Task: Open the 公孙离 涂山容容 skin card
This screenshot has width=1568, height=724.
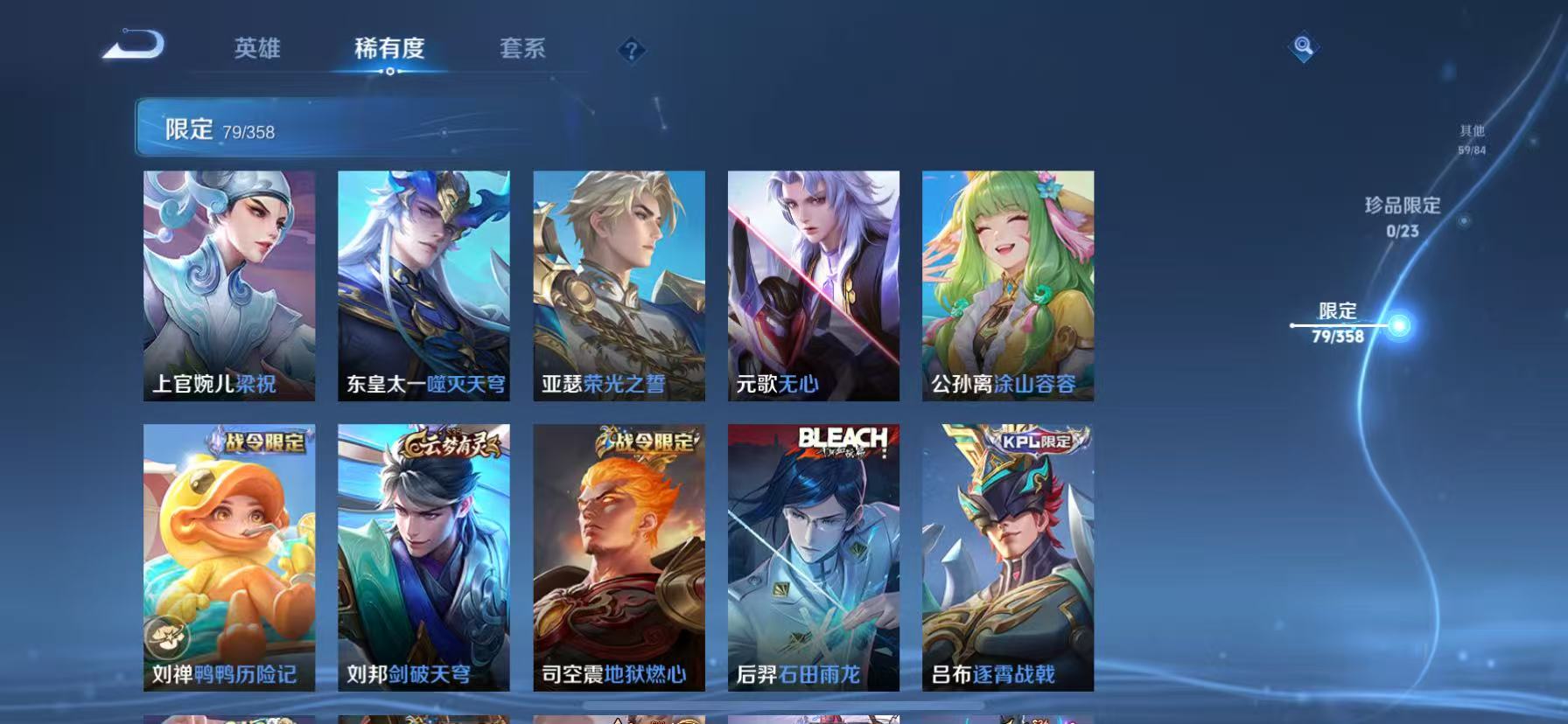Action: pyautogui.click(x=1010, y=284)
